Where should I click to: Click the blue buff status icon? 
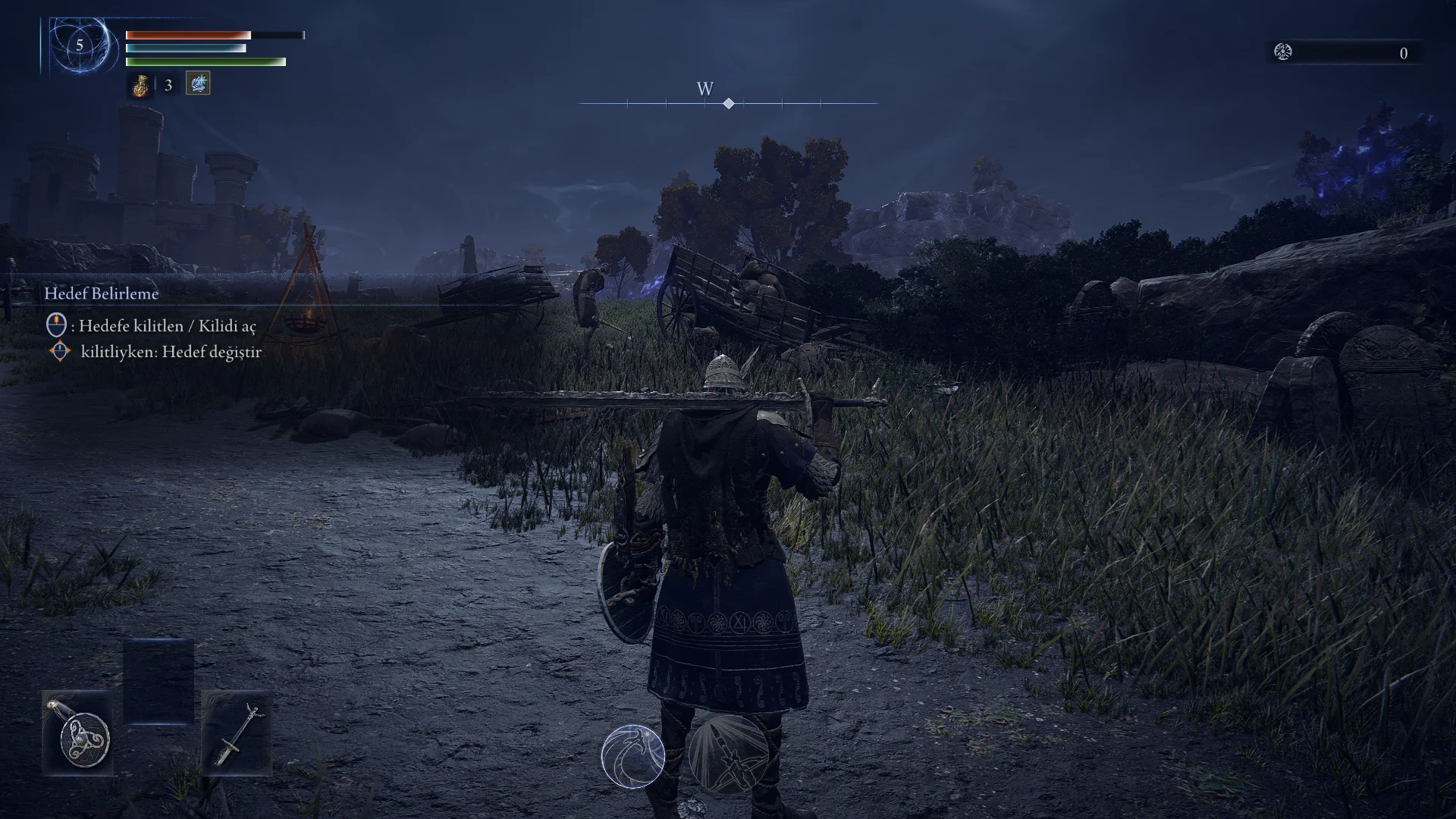(x=198, y=83)
